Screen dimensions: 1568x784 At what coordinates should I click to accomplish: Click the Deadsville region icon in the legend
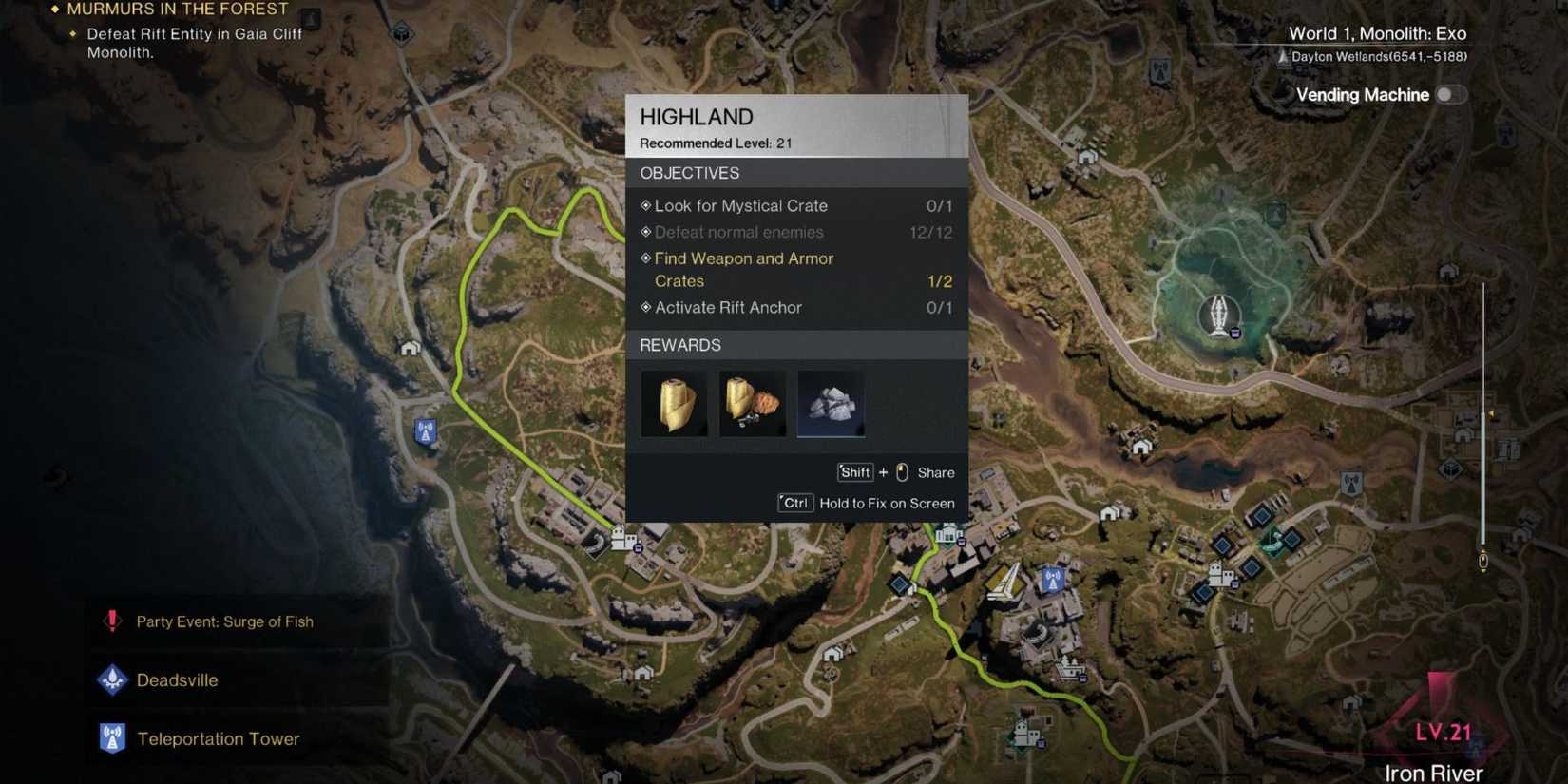(x=112, y=679)
